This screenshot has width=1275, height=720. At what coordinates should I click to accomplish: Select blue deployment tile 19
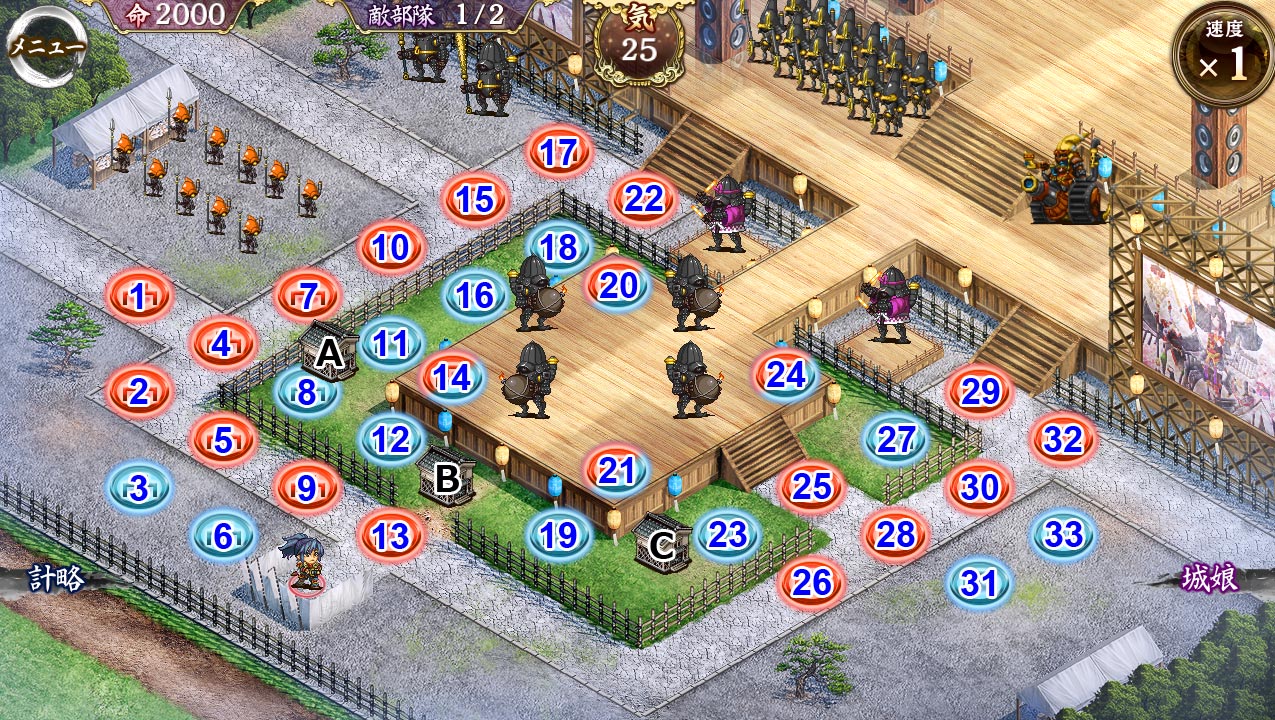pos(559,536)
